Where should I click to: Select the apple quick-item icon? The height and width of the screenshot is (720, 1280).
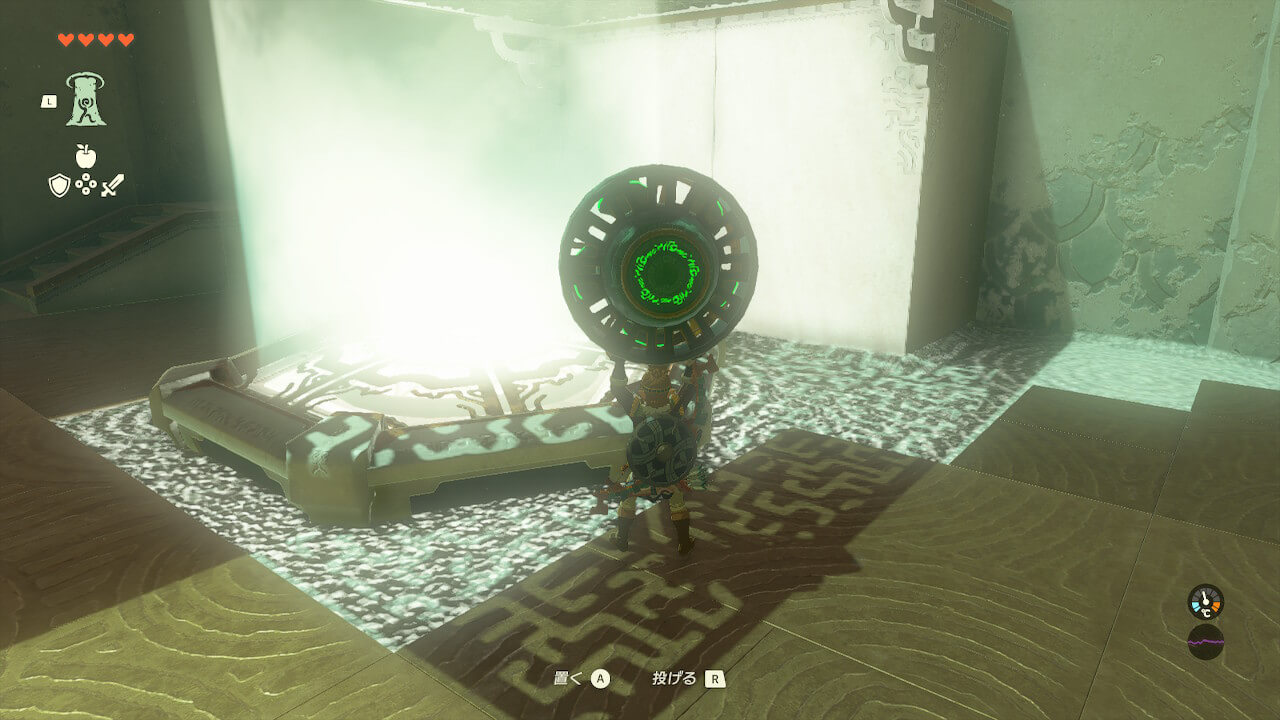point(86,156)
